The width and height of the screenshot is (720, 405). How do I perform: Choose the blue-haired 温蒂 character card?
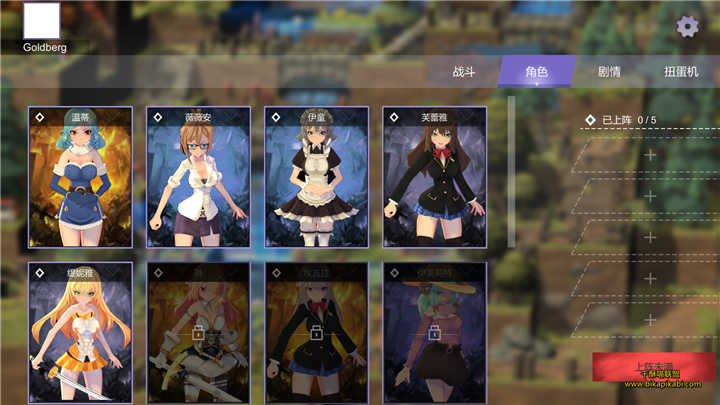[x=80, y=177]
